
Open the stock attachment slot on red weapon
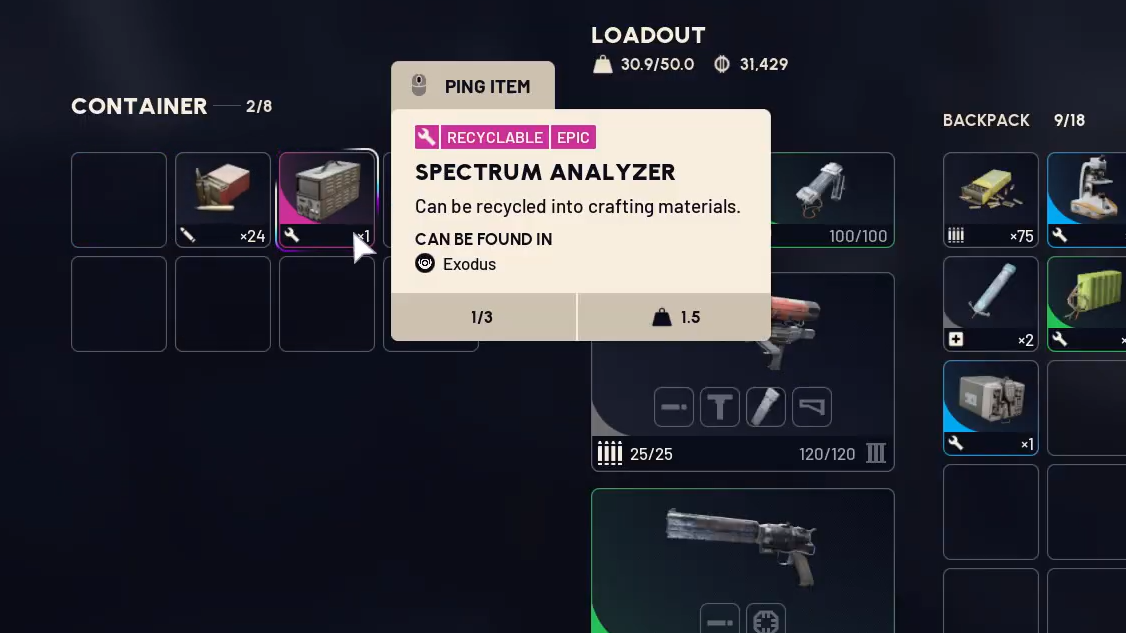812,407
